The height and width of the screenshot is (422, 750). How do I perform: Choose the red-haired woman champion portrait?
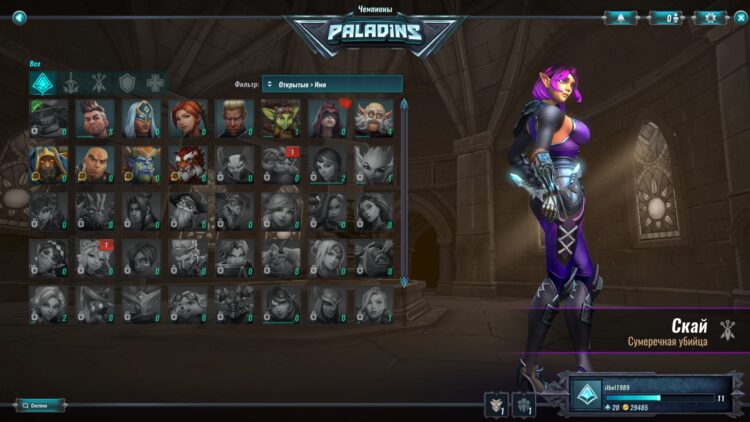coord(187,118)
